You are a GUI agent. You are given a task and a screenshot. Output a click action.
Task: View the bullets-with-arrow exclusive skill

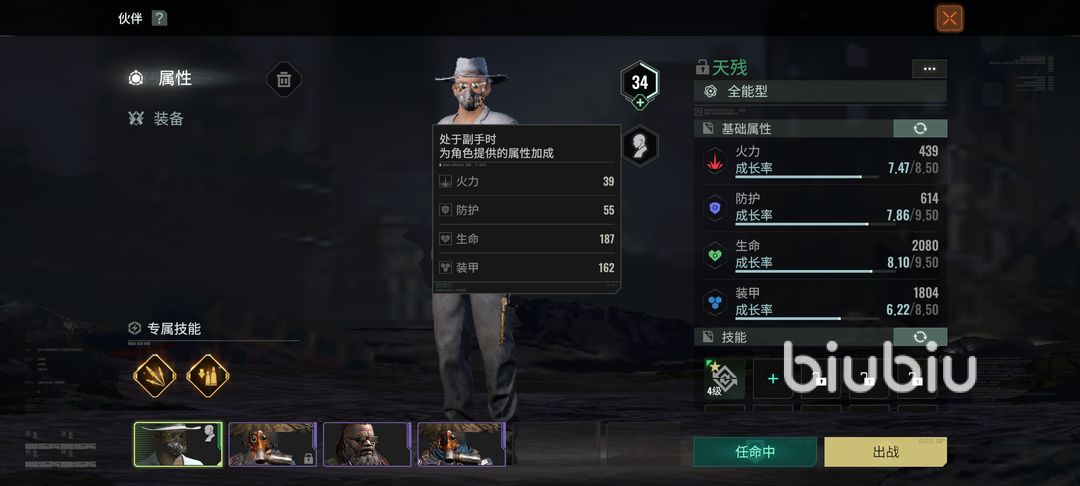(208, 376)
